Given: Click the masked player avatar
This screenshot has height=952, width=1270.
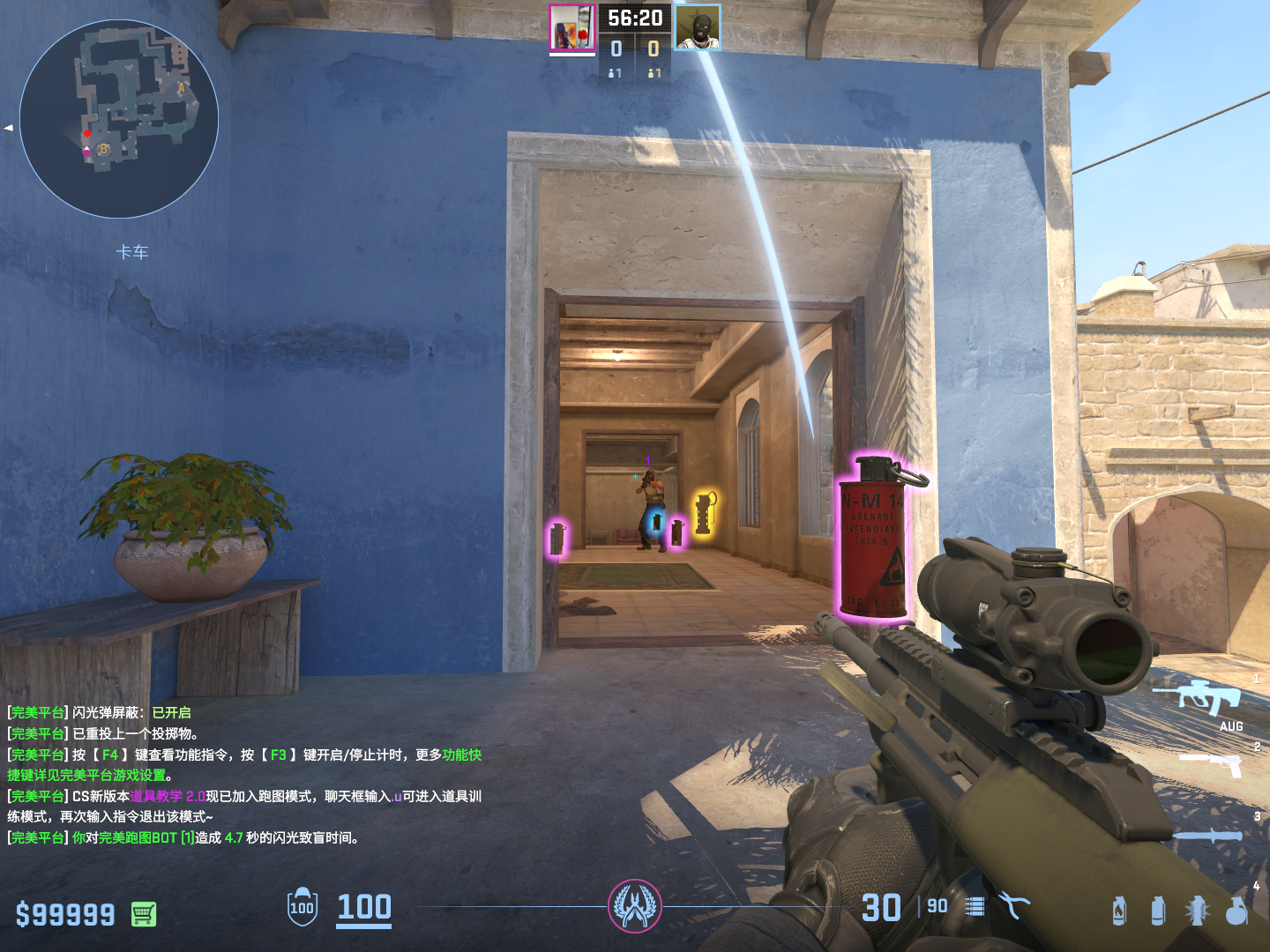Looking at the screenshot, I should tap(698, 28).
